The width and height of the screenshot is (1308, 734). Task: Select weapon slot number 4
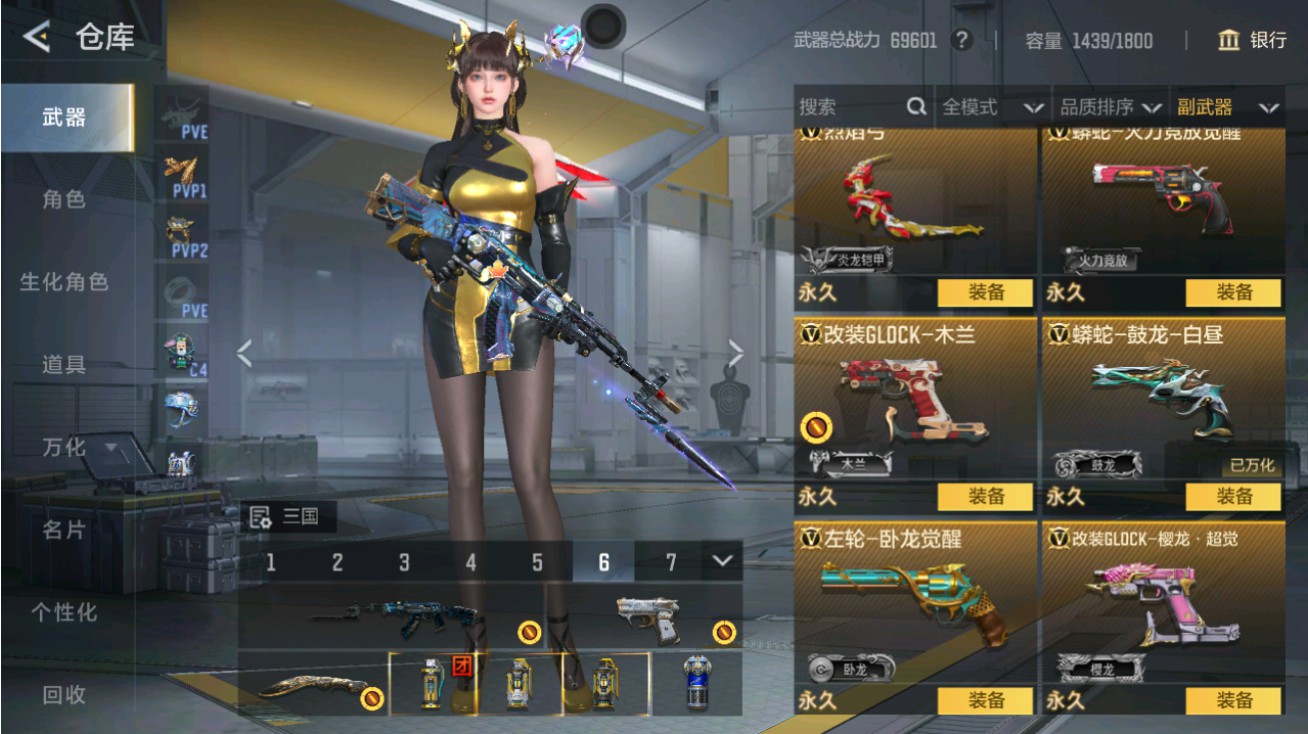(470, 562)
